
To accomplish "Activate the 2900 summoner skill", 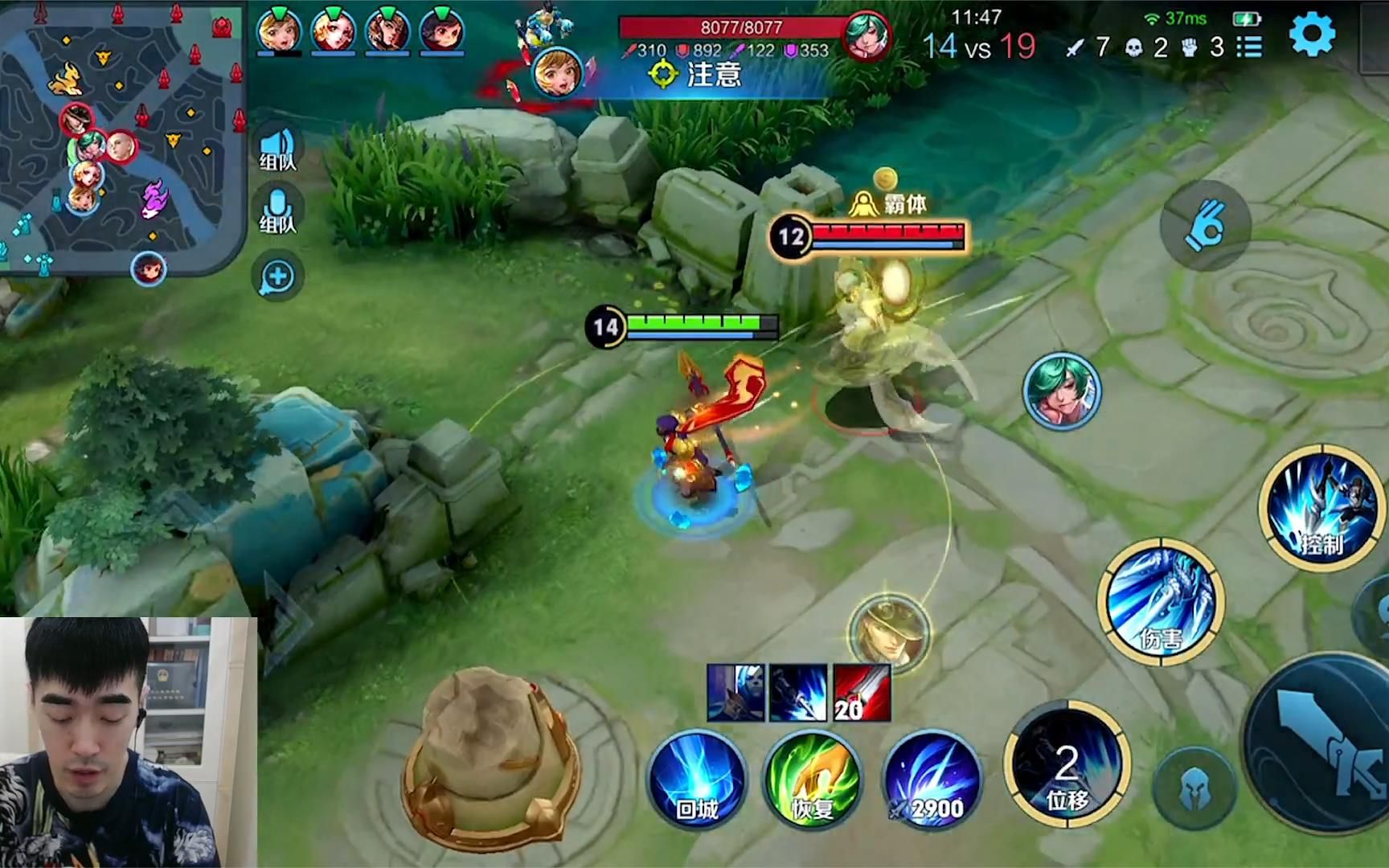I will click(x=932, y=780).
